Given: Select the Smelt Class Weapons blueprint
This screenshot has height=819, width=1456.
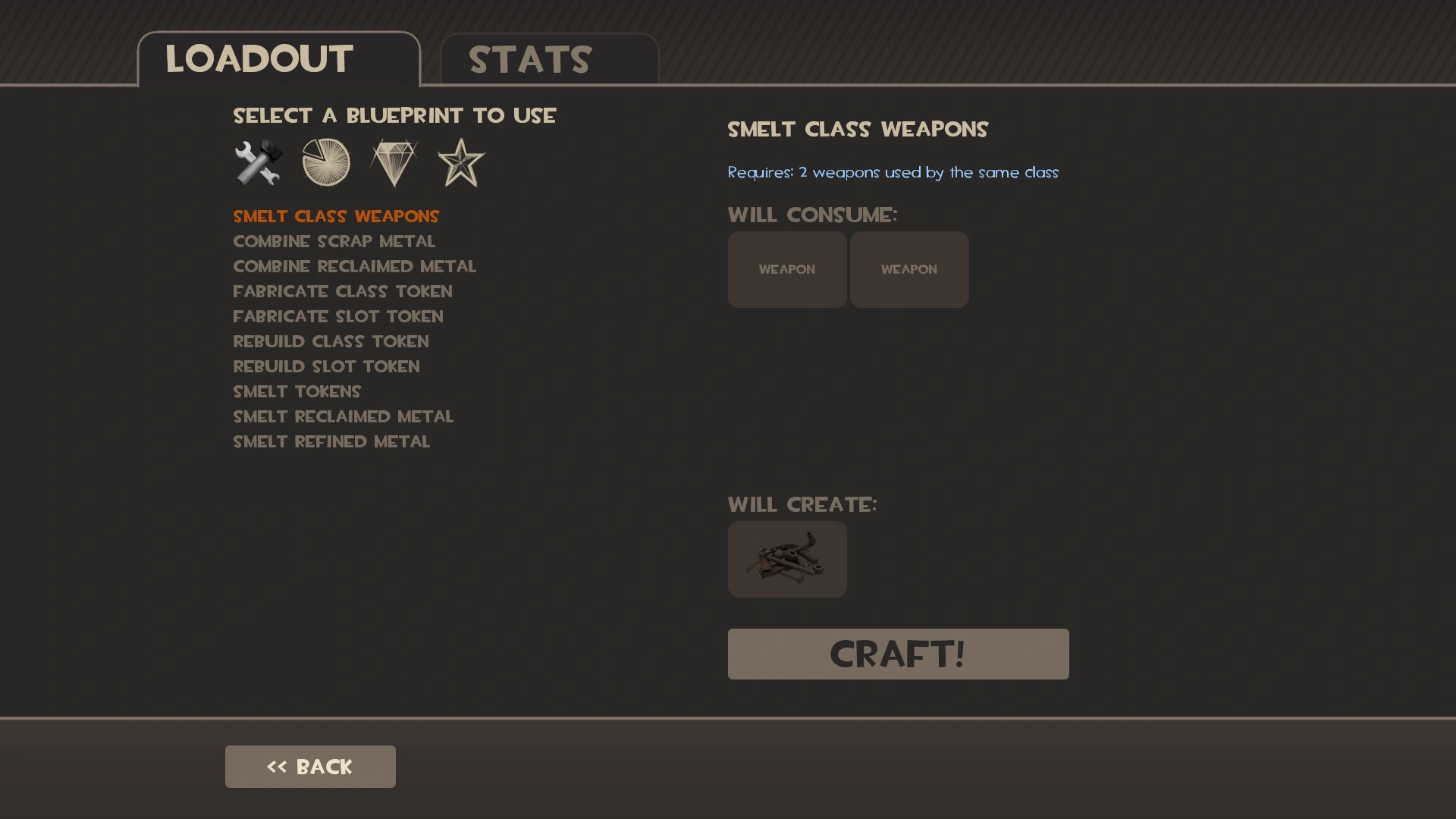Looking at the screenshot, I should coord(336,216).
